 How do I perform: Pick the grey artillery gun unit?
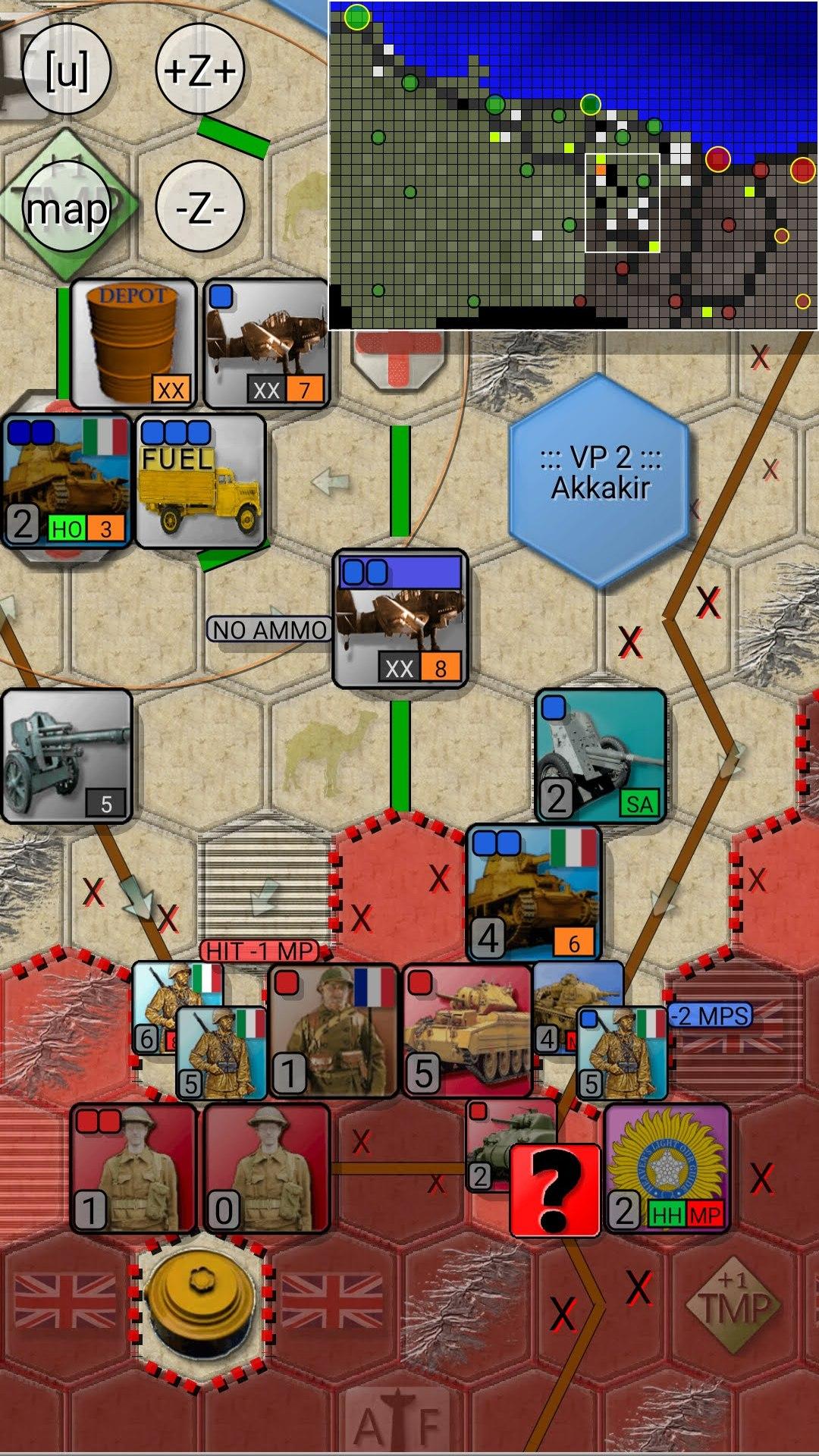point(67,755)
